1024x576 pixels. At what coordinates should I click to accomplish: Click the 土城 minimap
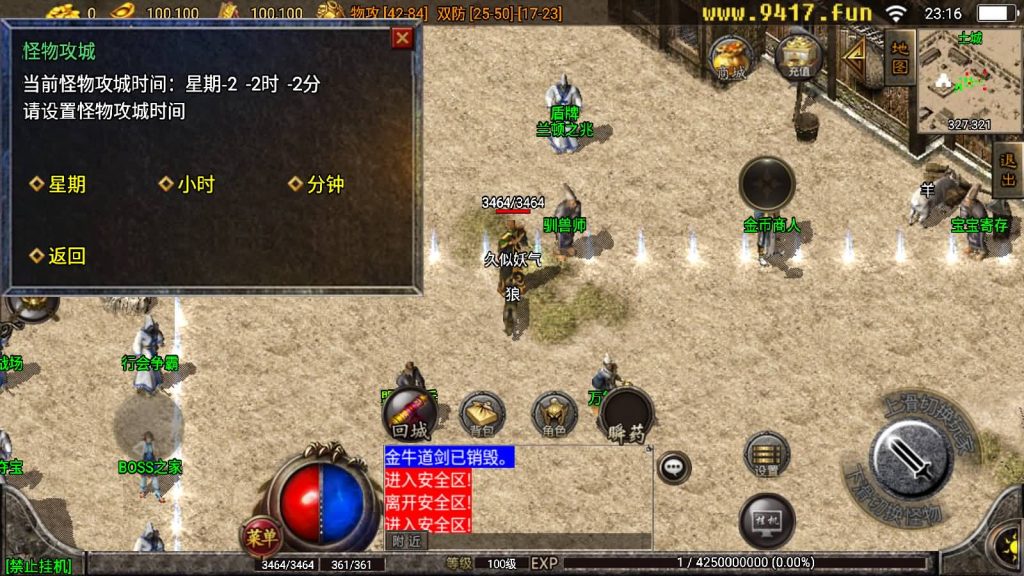tap(968, 80)
